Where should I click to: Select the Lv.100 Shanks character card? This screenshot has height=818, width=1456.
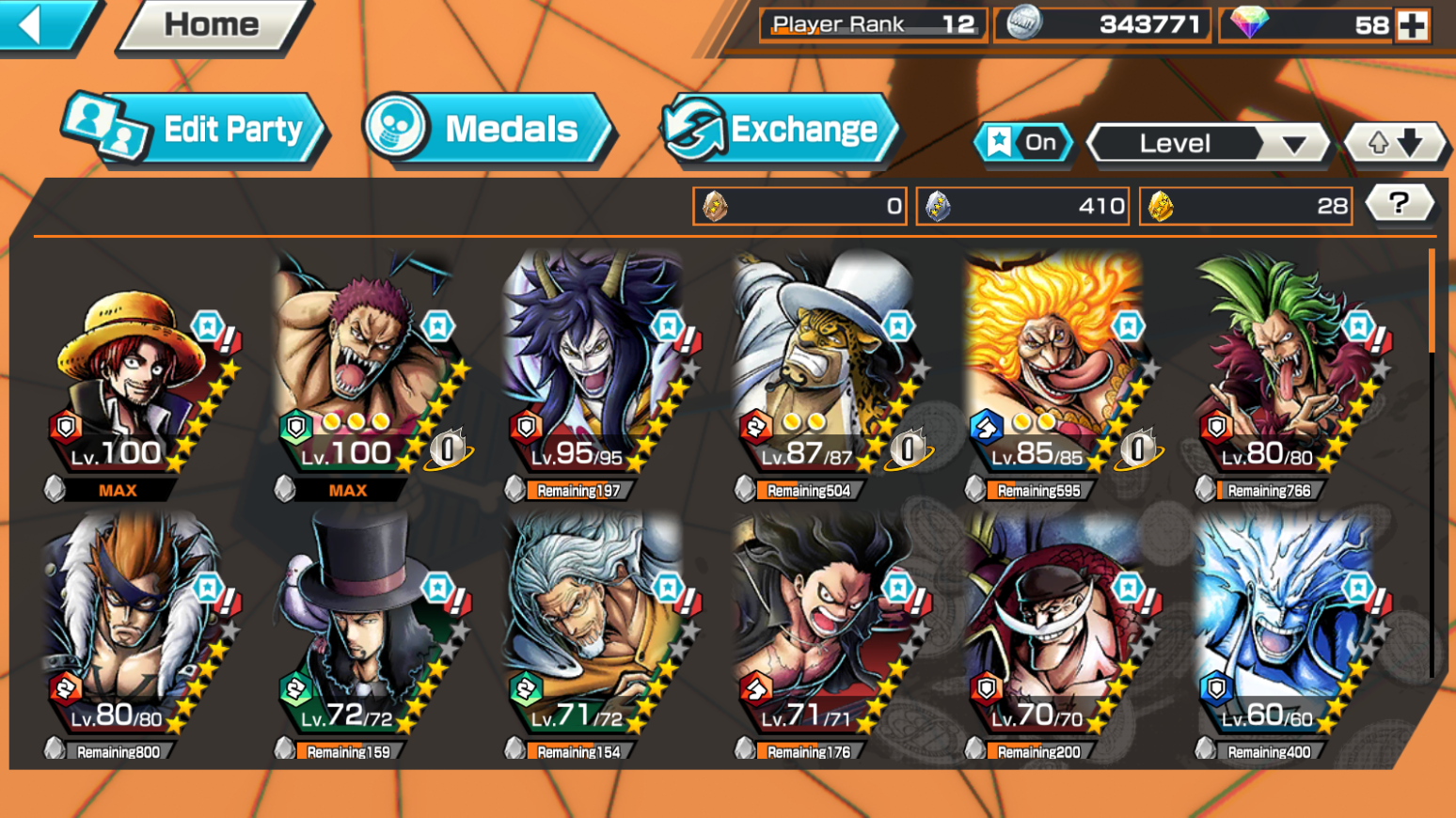[x=136, y=376]
